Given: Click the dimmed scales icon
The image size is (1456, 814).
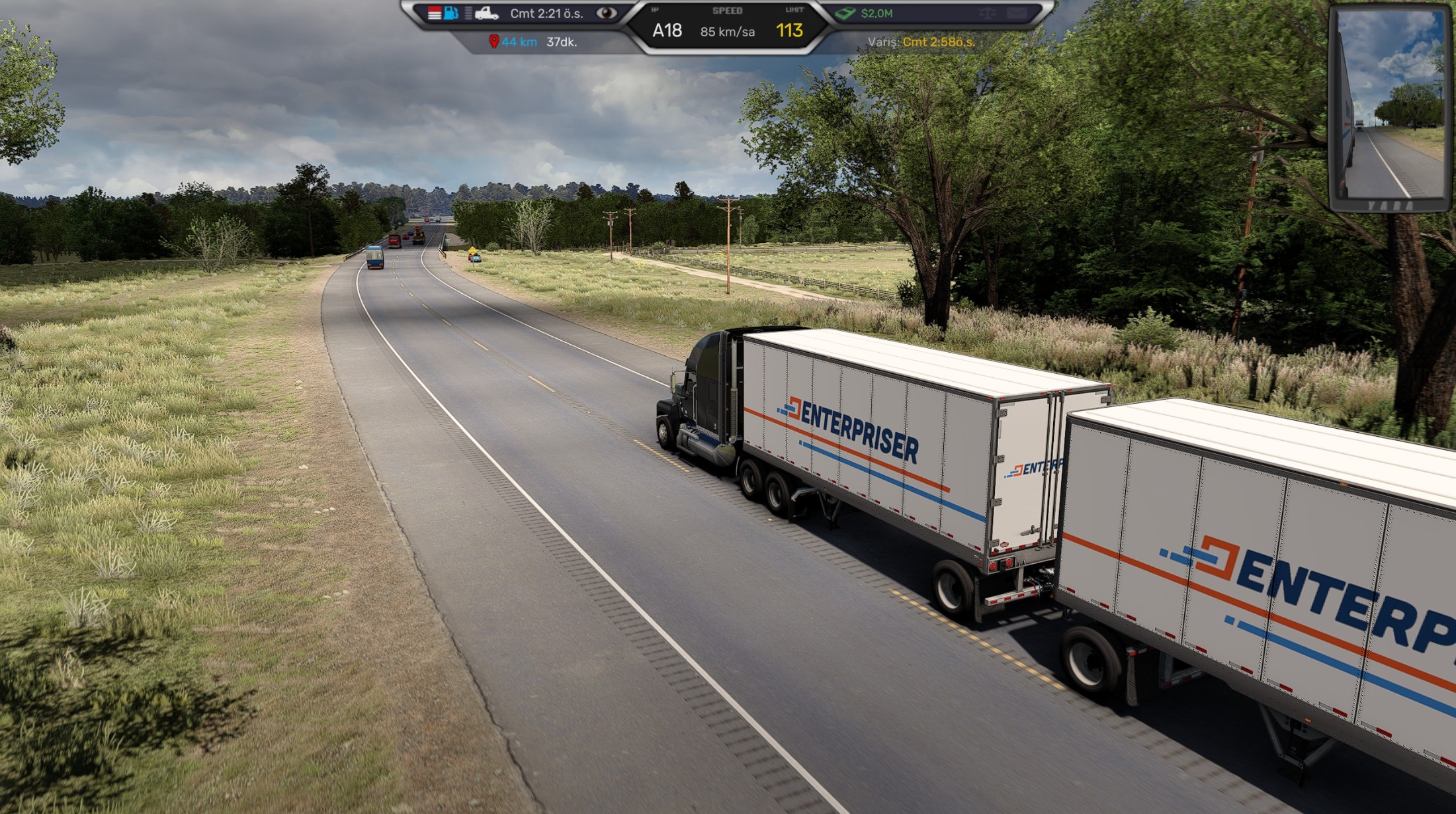Looking at the screenshot, I should (987, 13).
